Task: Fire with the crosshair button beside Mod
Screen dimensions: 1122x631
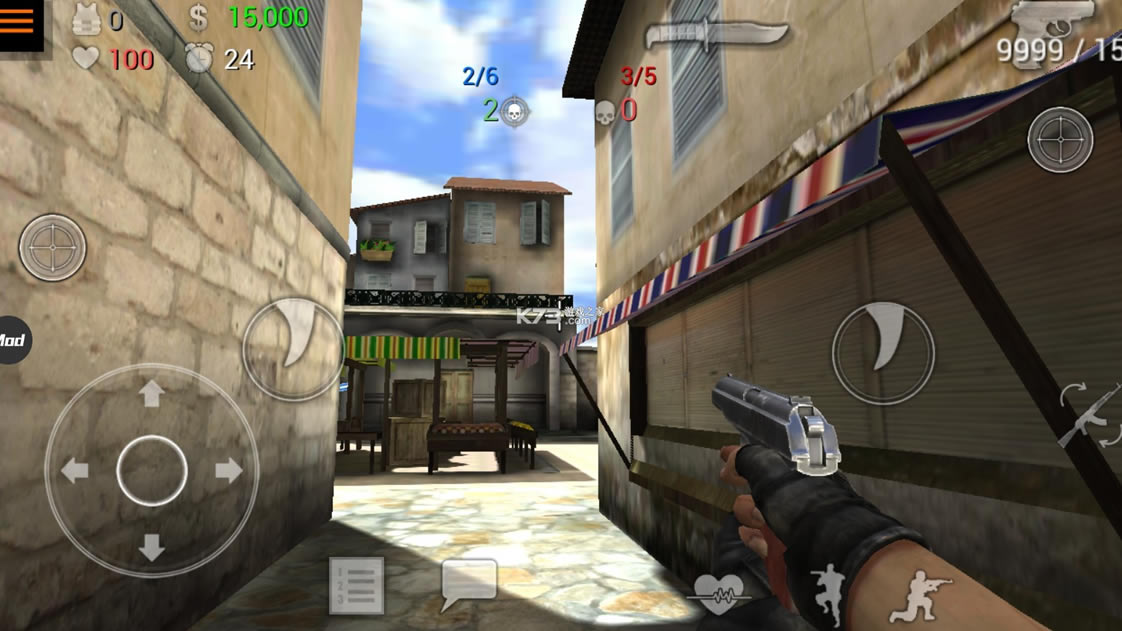Action: click(x=52, y=247)
